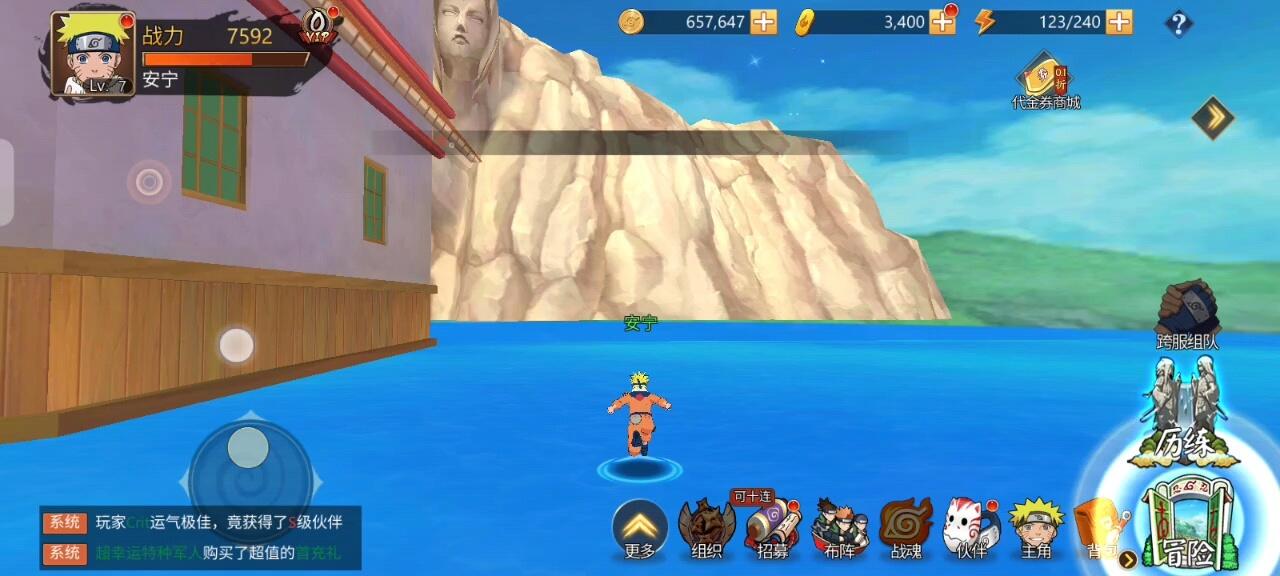Add more coins with the plus button

pos(764,22)
